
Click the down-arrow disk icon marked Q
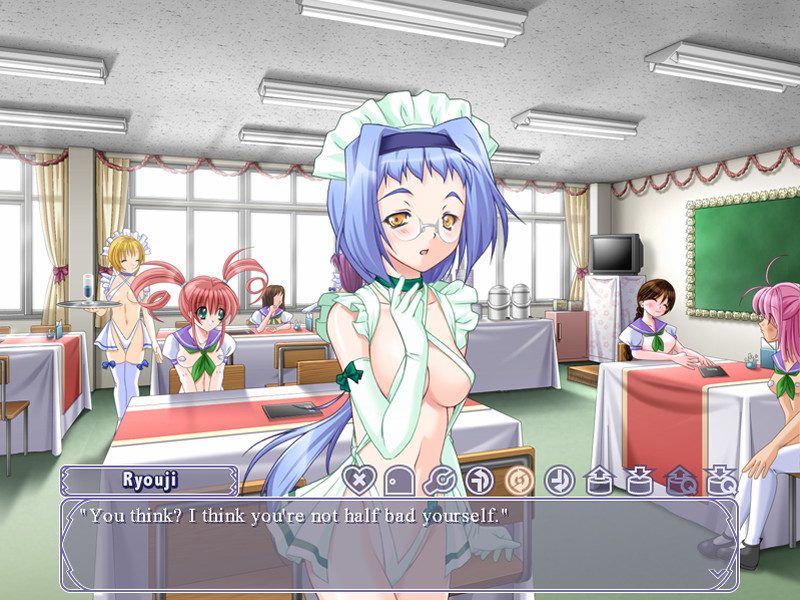(720, 481)
